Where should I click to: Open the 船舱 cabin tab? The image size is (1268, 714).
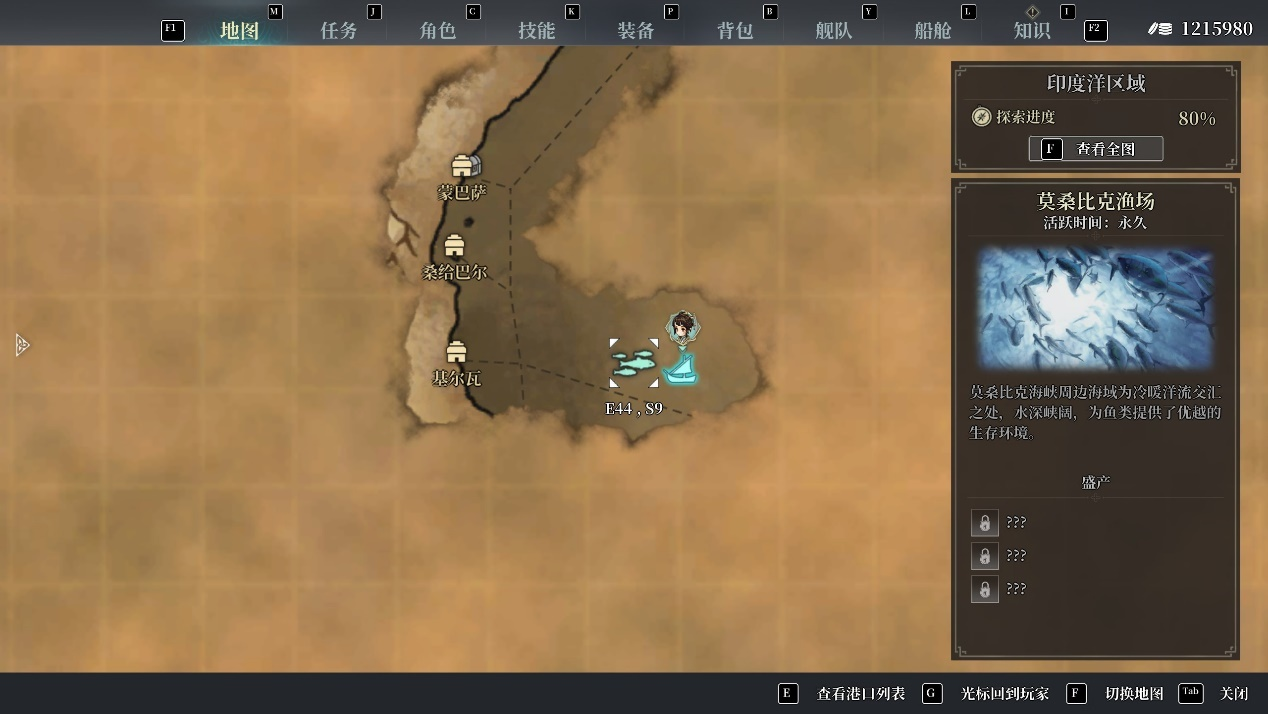[932, 30]
